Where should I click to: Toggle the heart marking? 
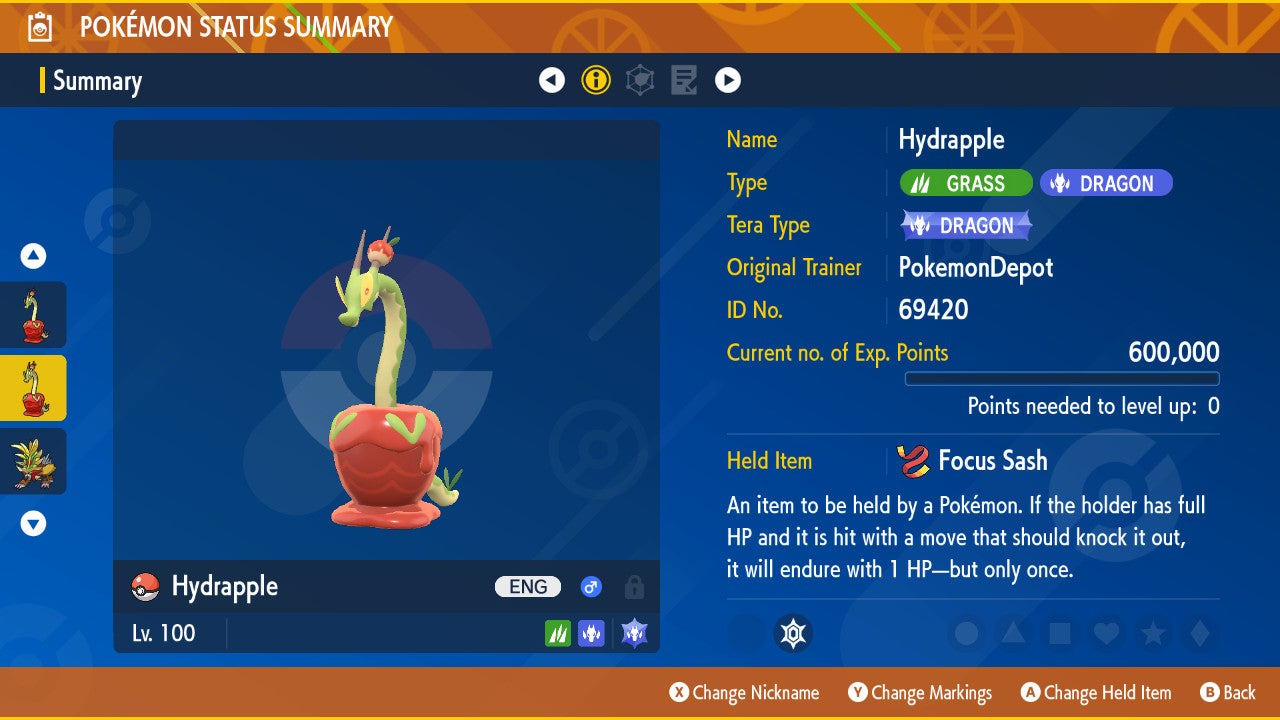[1106, 633]
